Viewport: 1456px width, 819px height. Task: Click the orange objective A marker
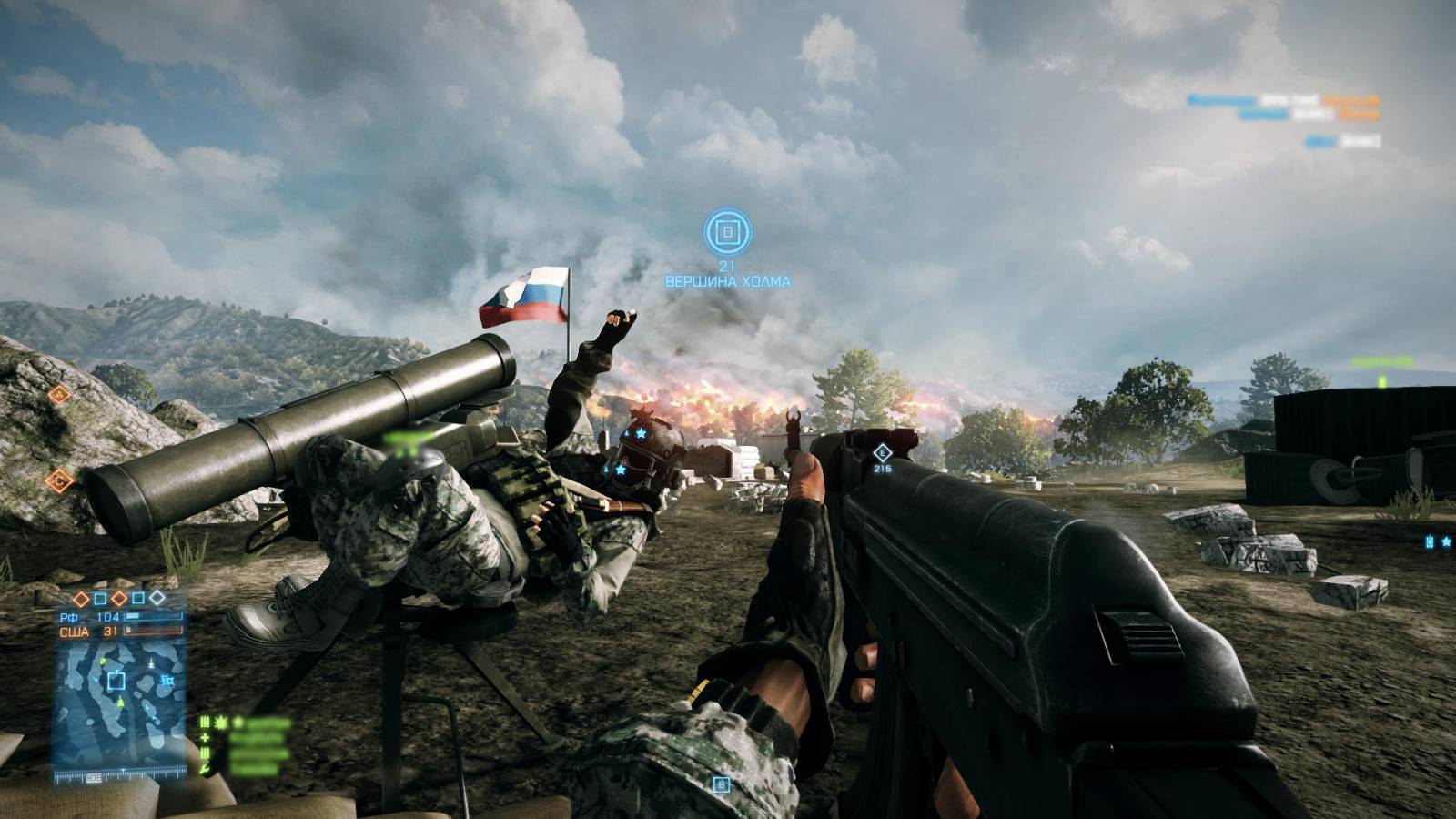click(59, 394)
